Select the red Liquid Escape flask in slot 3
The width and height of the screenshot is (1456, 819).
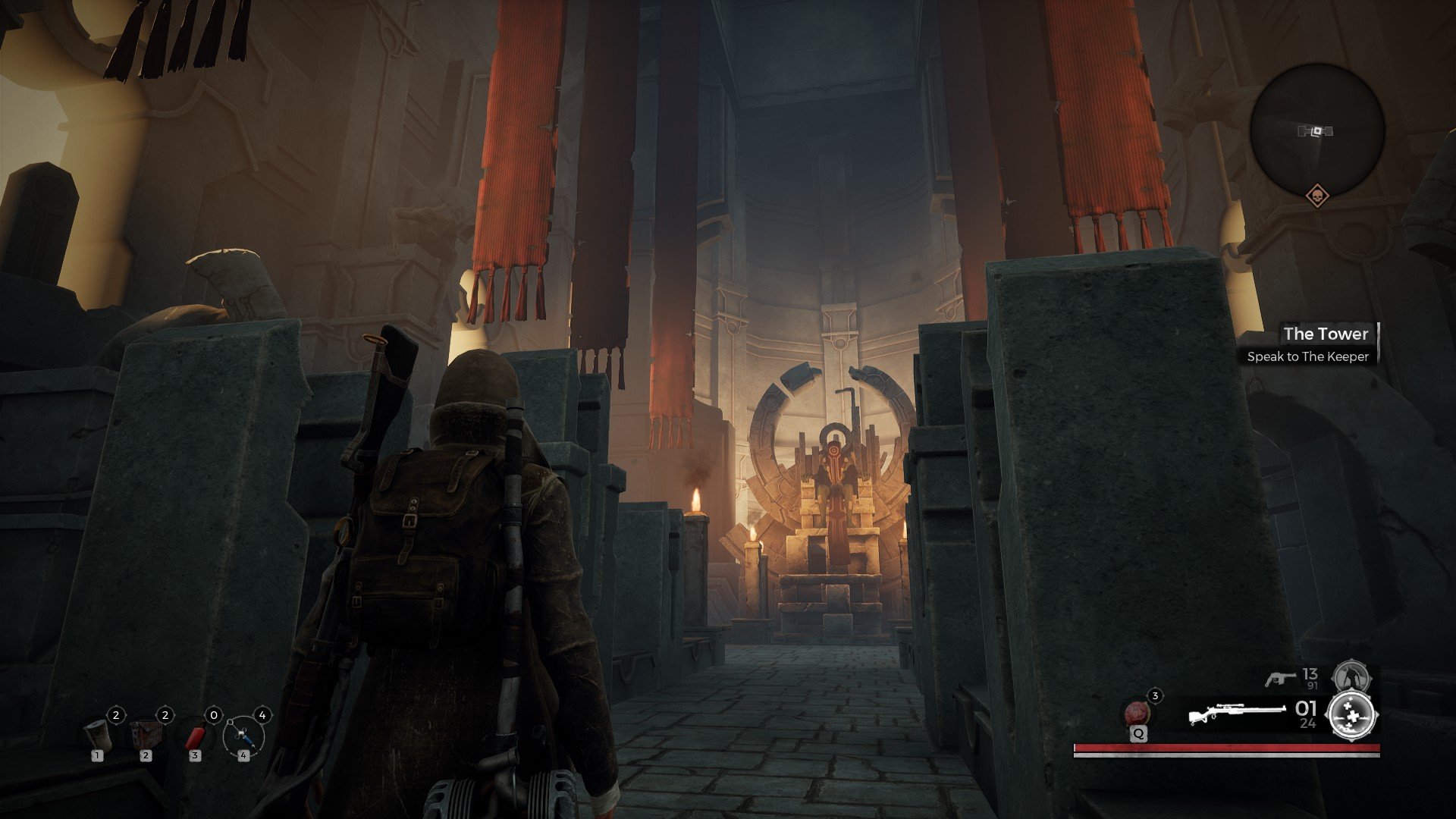point(196,736)
